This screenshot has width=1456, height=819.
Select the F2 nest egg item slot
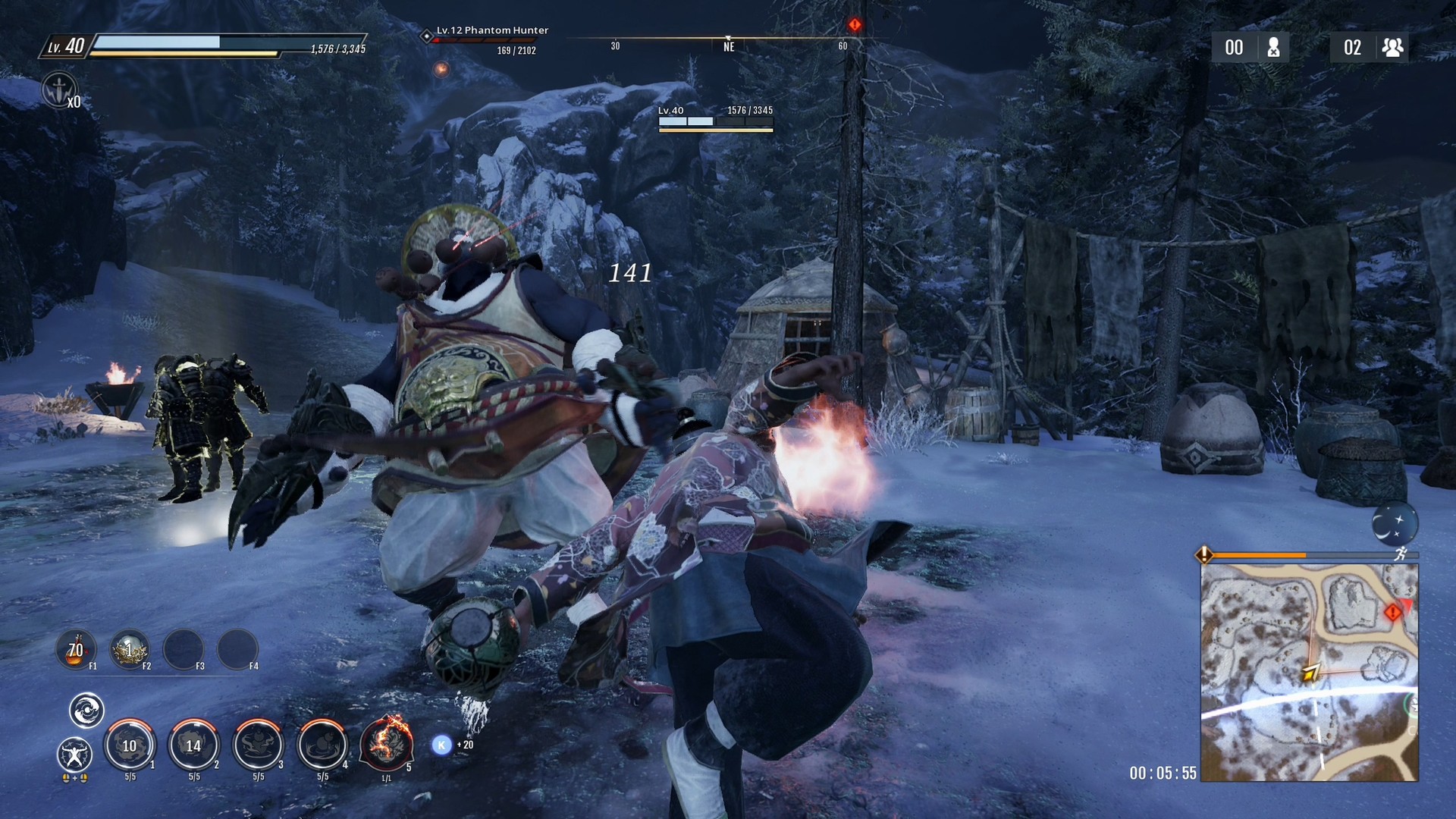[x=130, y=650]
